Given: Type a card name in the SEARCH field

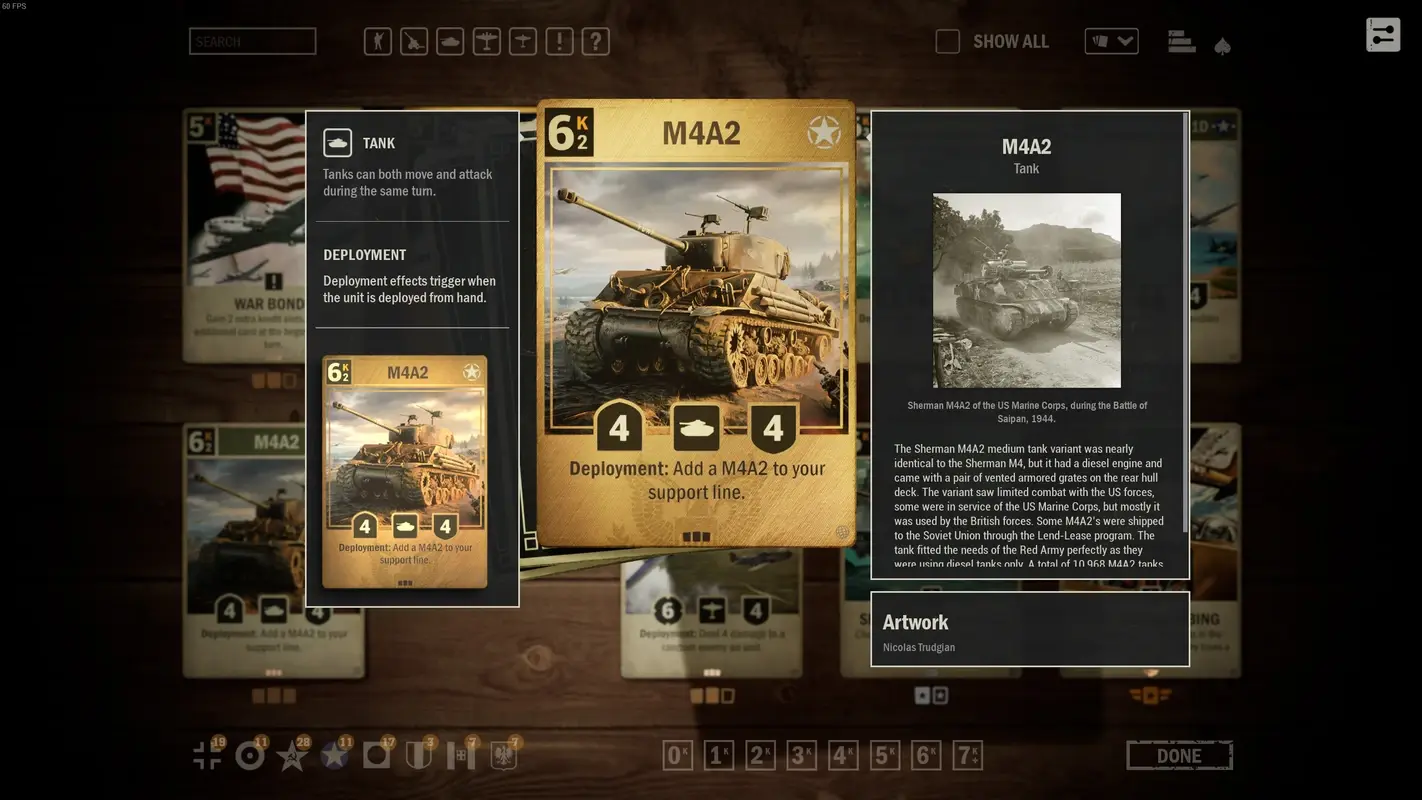Looking at the screenshot, I should pos(252,40).
